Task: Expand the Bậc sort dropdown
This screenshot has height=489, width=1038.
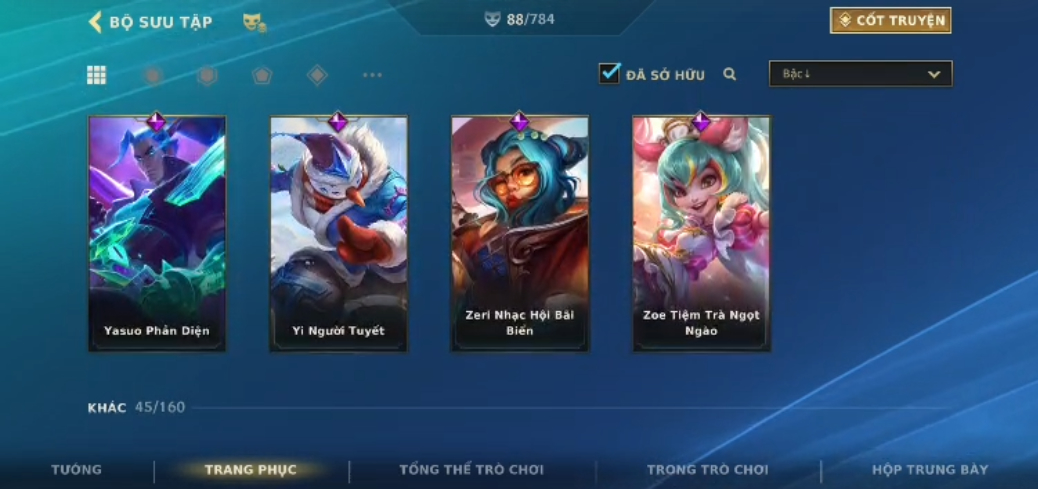Action: [x=860, y=74]
